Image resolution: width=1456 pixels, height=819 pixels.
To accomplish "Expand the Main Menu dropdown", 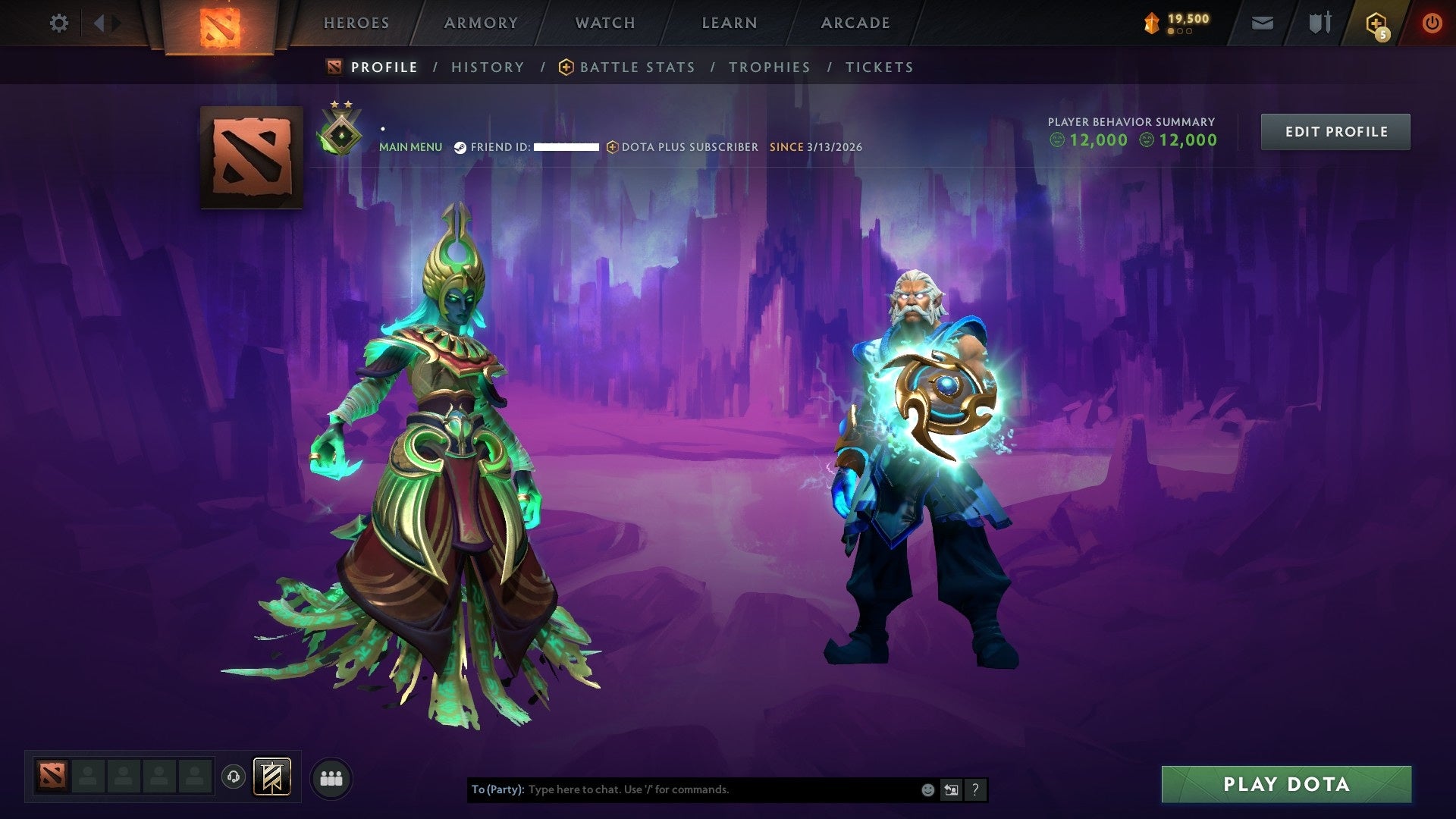I will 410,146.
